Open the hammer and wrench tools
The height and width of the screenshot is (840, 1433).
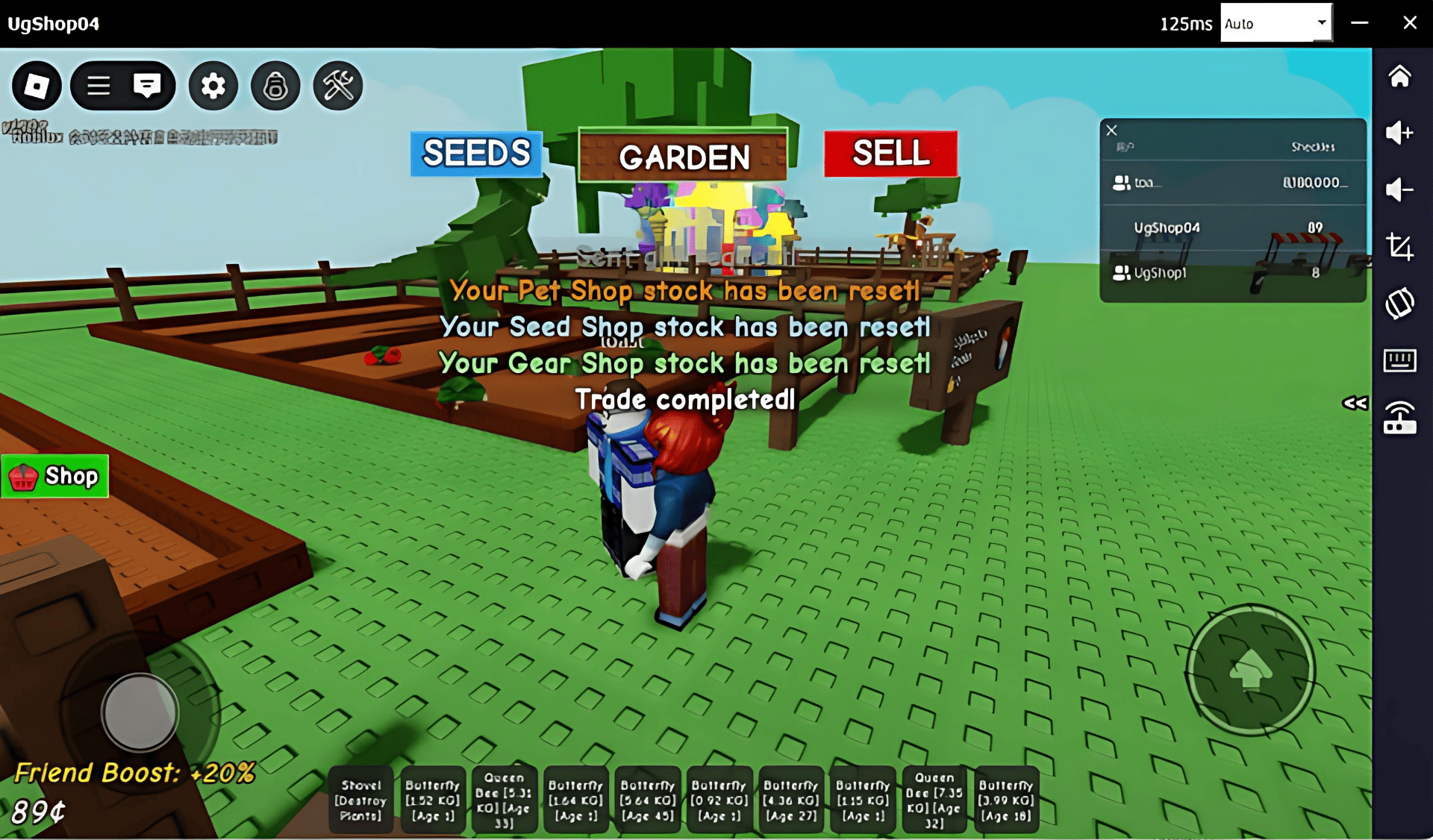tap(338, 86)
